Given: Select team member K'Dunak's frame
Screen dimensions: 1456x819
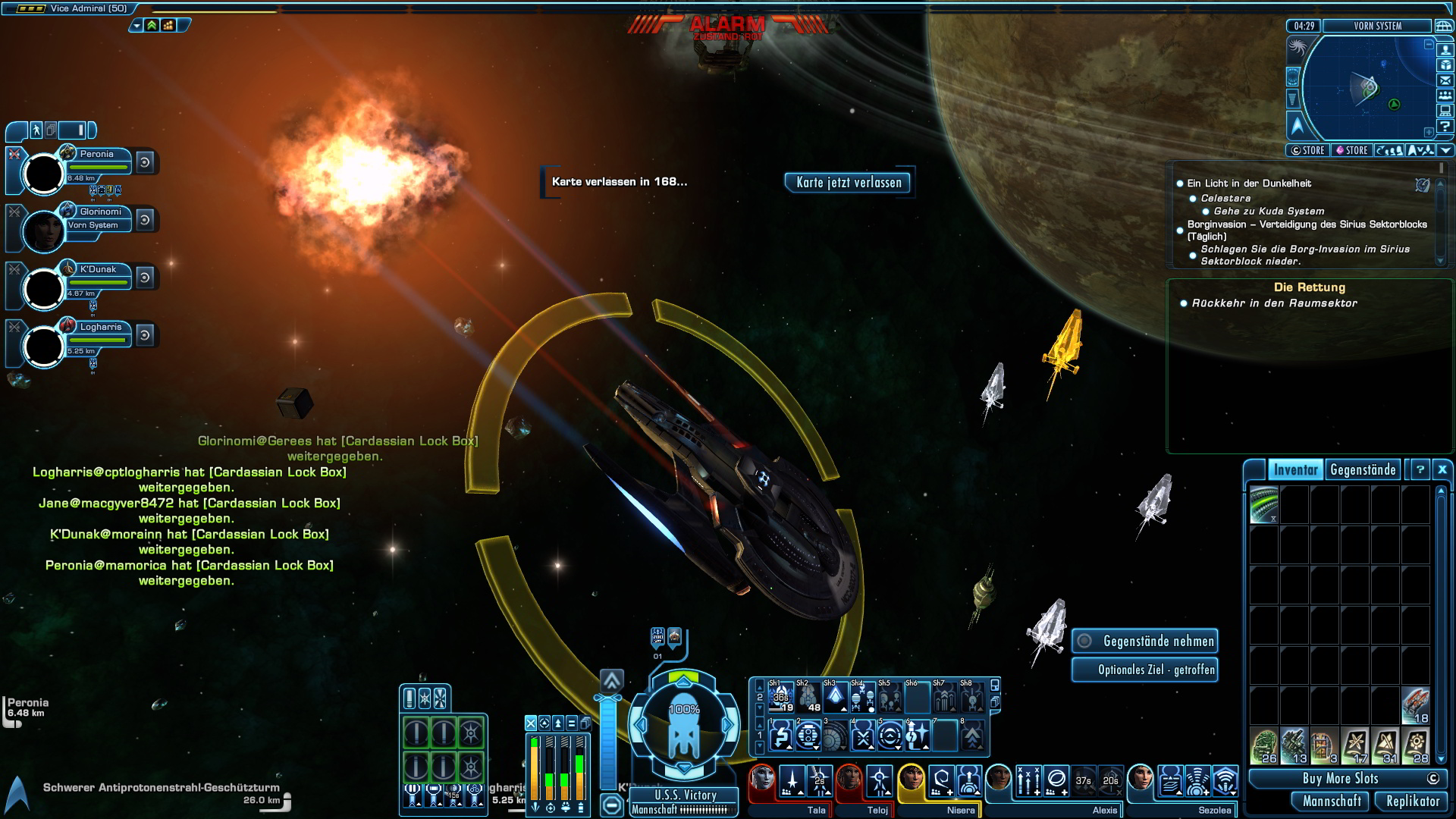Looking at the screenshot, I should pyautogui.click(x=44, y=288).
